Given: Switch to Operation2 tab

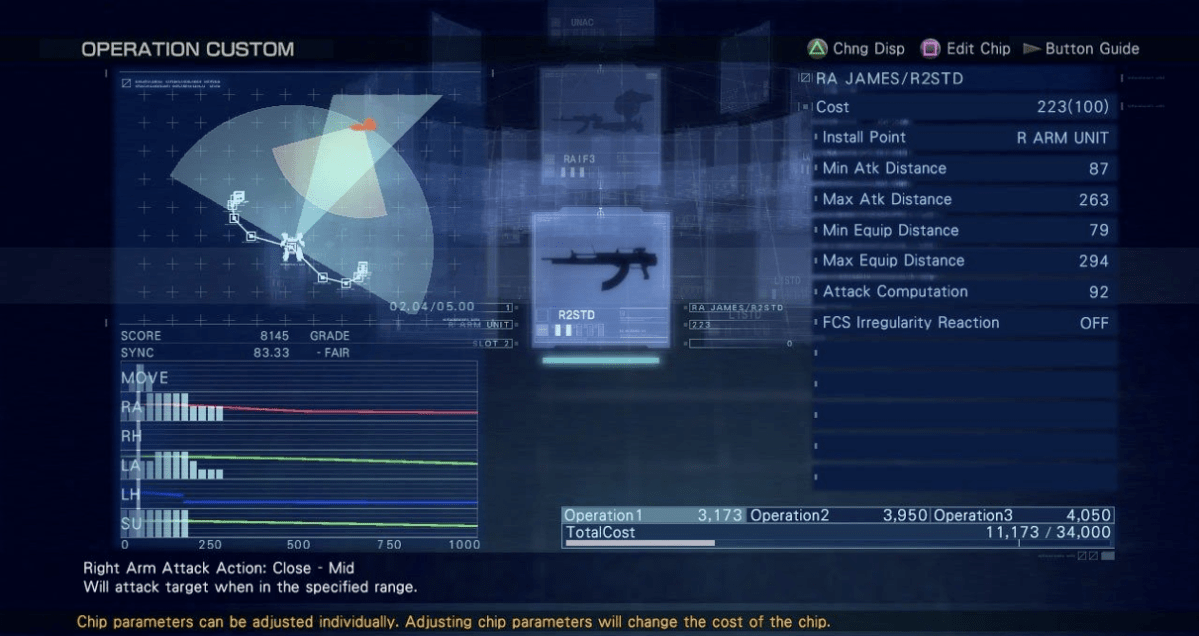Looking at the screenshot, I should tap(838, 516).
